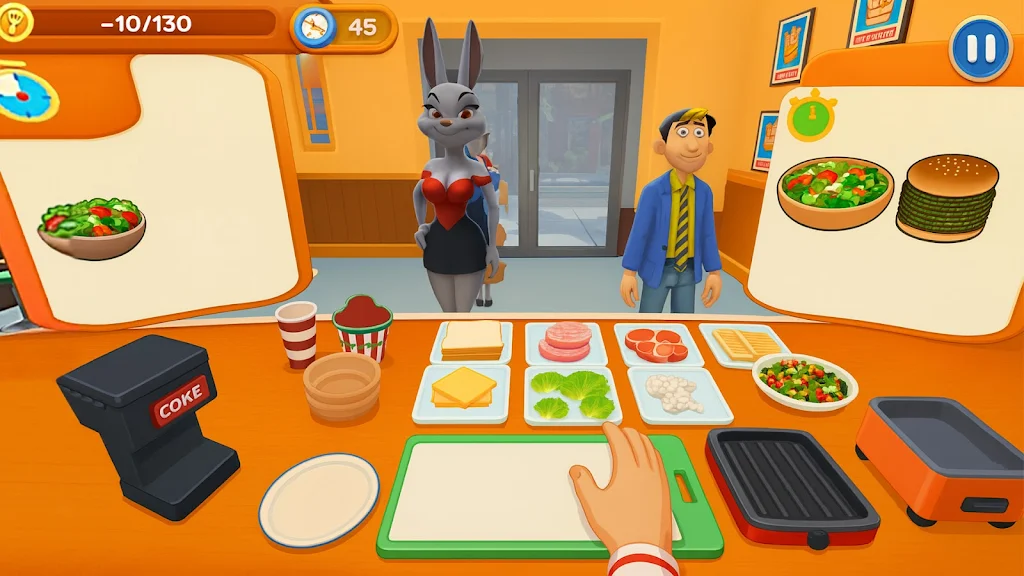1024x576 pixels.
Task: Select the pink ham patties tray
Action: pyautogui.click(x=565, y=342)
